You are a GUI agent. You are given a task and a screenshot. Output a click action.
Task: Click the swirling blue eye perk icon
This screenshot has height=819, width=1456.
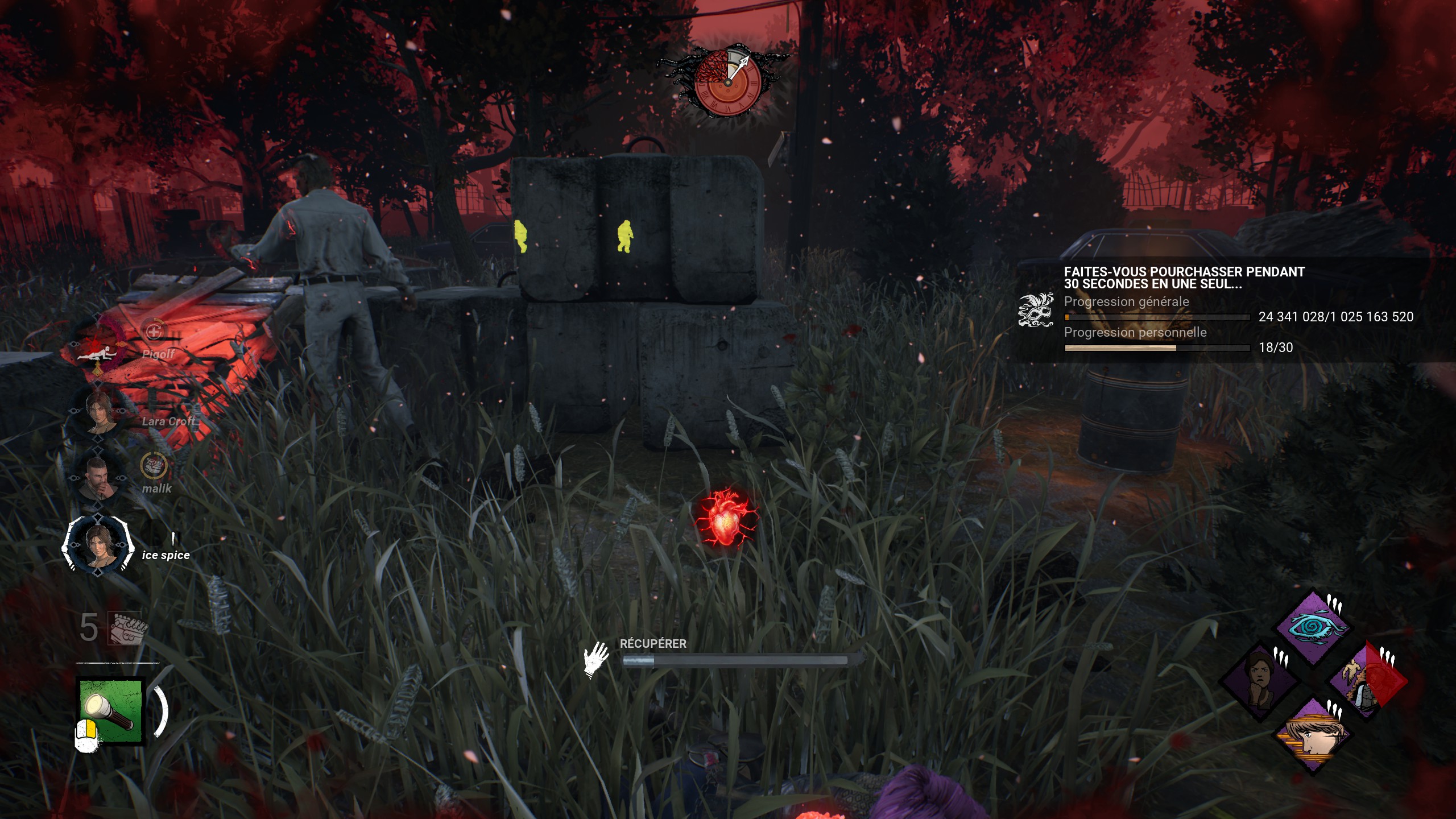pos(1313,627)
